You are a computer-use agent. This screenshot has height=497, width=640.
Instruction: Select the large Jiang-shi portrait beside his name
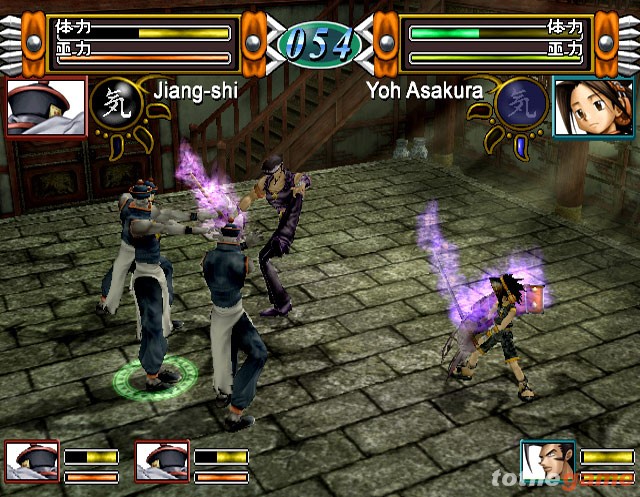click(x=46, y=107)
